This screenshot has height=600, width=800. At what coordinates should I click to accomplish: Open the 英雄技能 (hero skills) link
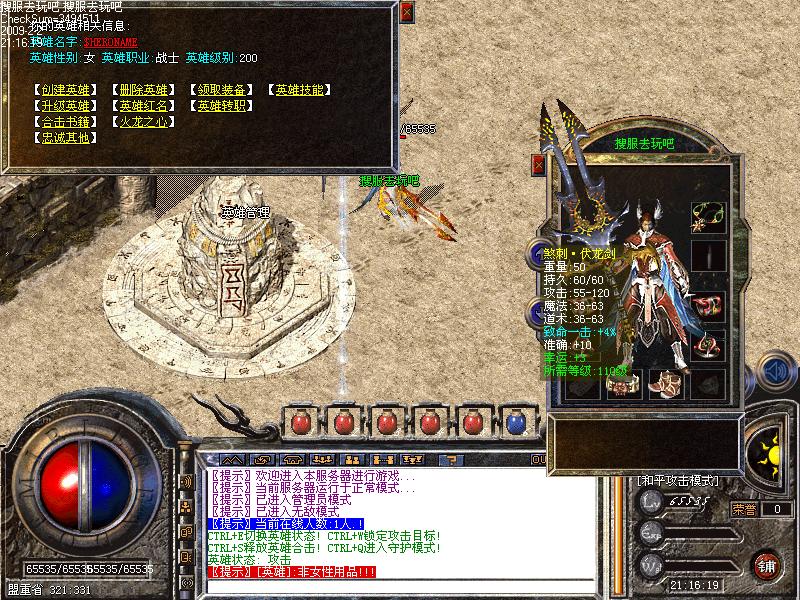point(299,90)
